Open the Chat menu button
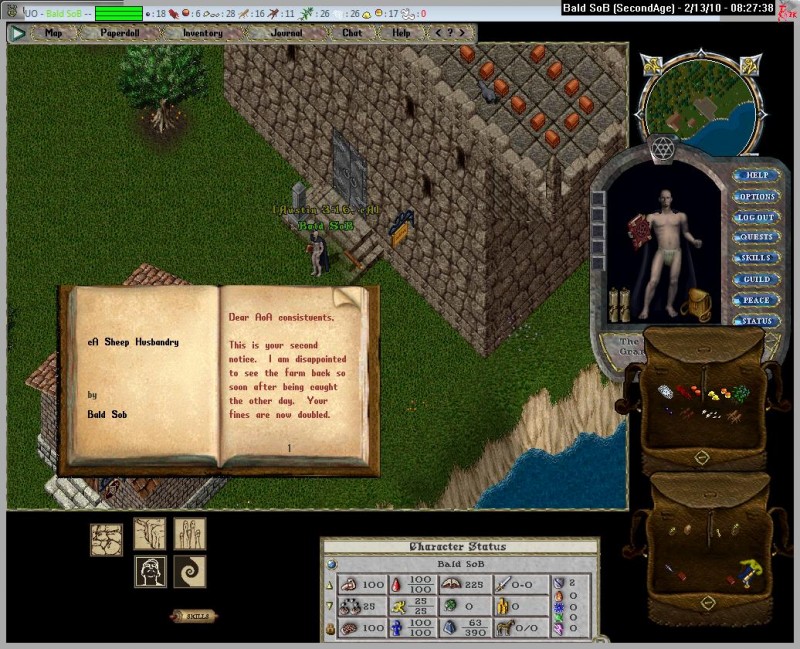This screenshot has width=800, height=649. click(x=352, y=33)
